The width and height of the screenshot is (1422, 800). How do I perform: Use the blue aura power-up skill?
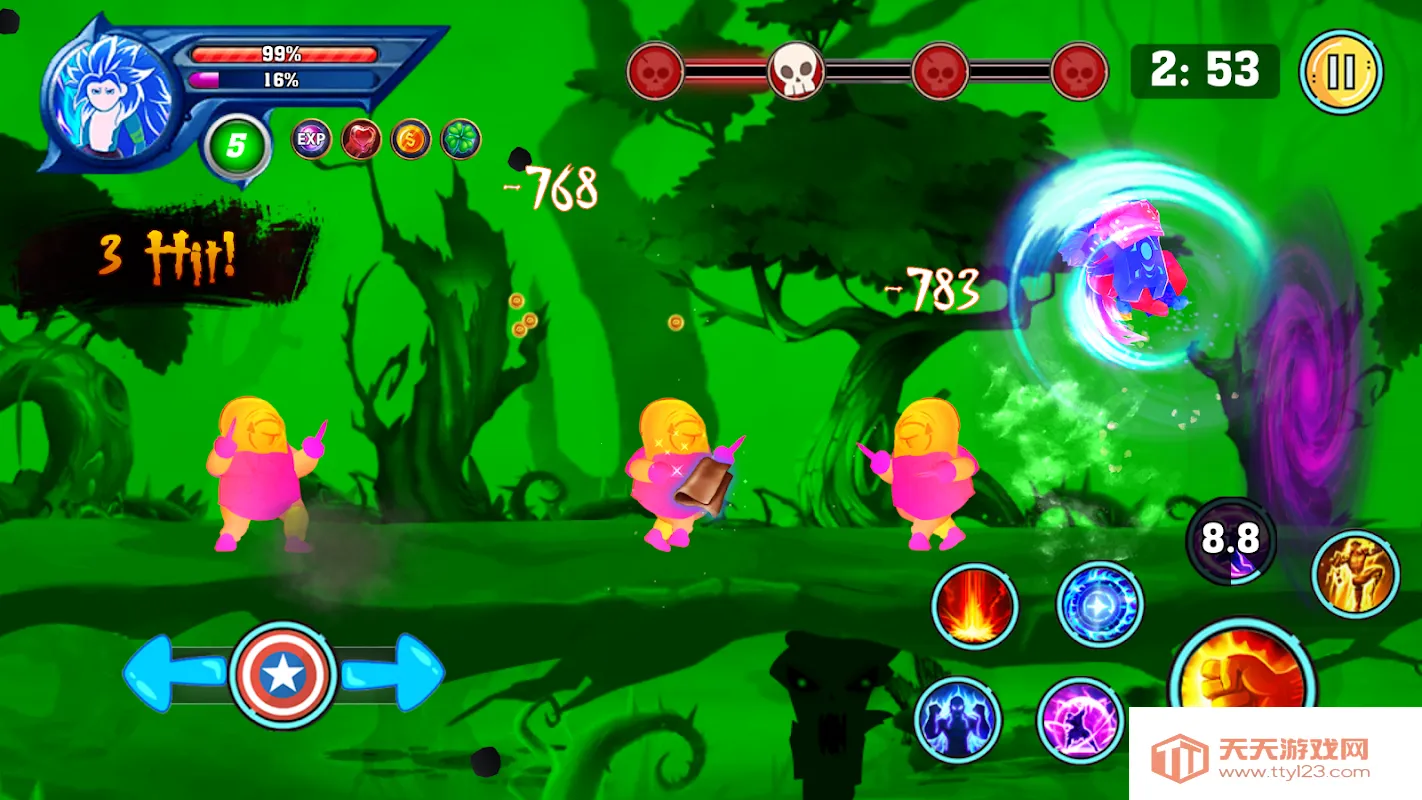(958, 719)
